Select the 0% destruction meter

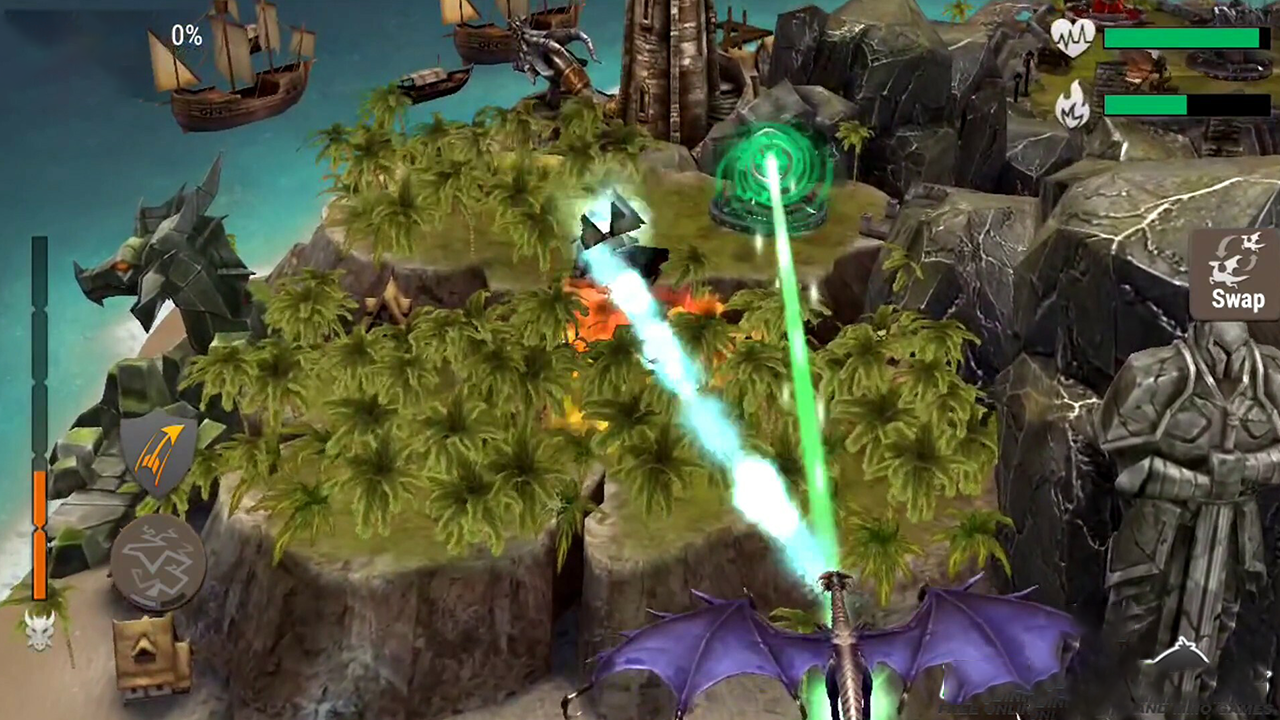point(186,35)
